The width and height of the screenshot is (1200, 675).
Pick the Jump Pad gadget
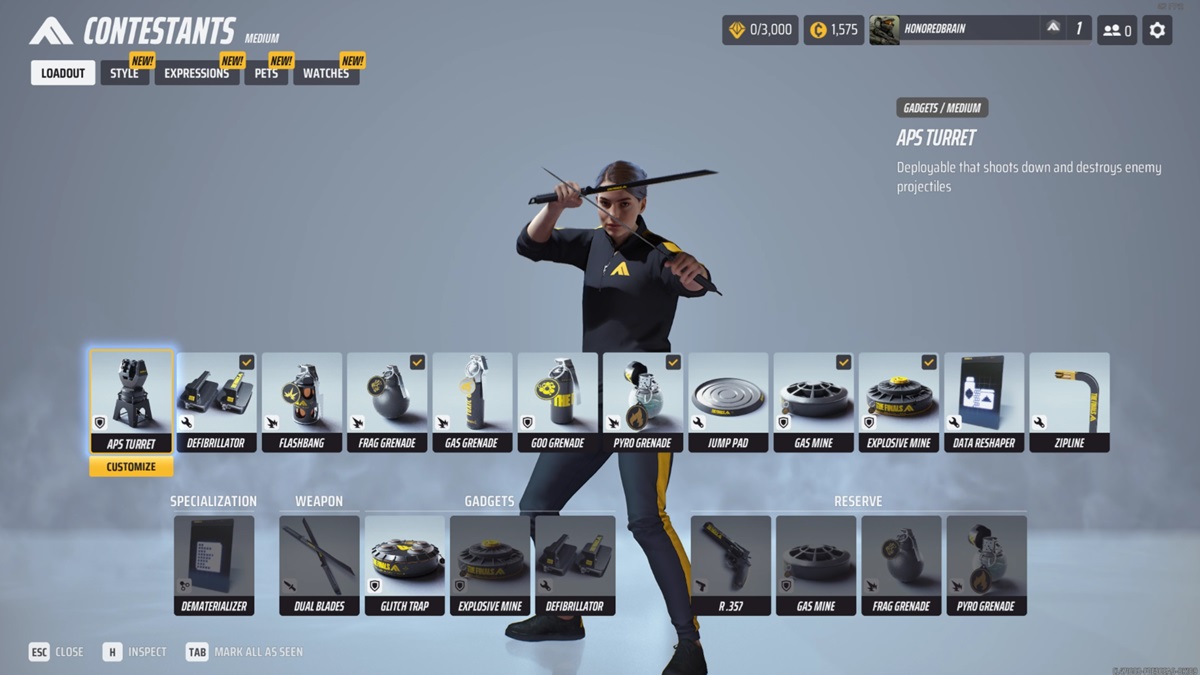[728, 402]
